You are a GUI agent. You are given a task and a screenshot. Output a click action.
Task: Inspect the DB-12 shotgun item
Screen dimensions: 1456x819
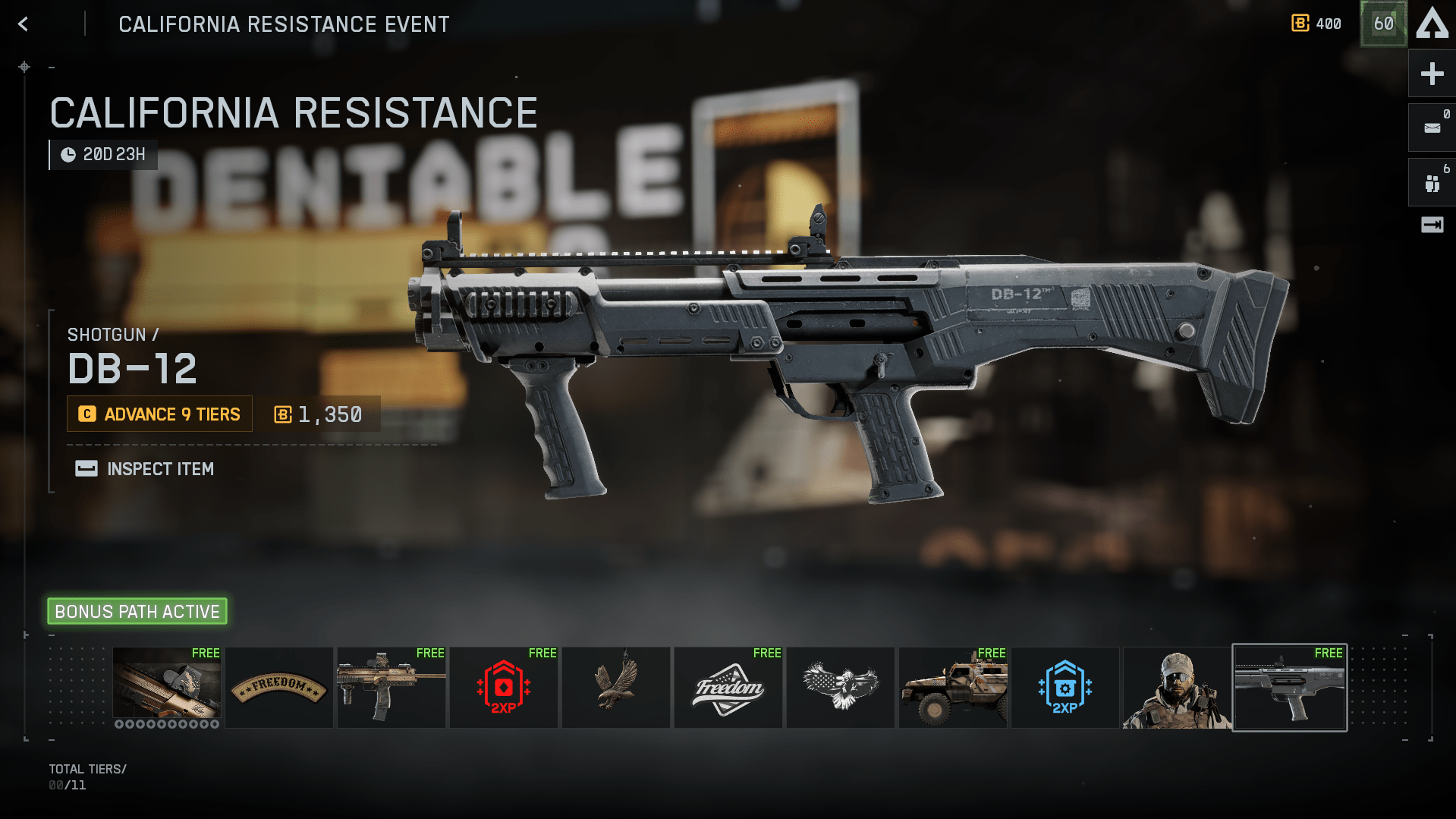(145, 469)
